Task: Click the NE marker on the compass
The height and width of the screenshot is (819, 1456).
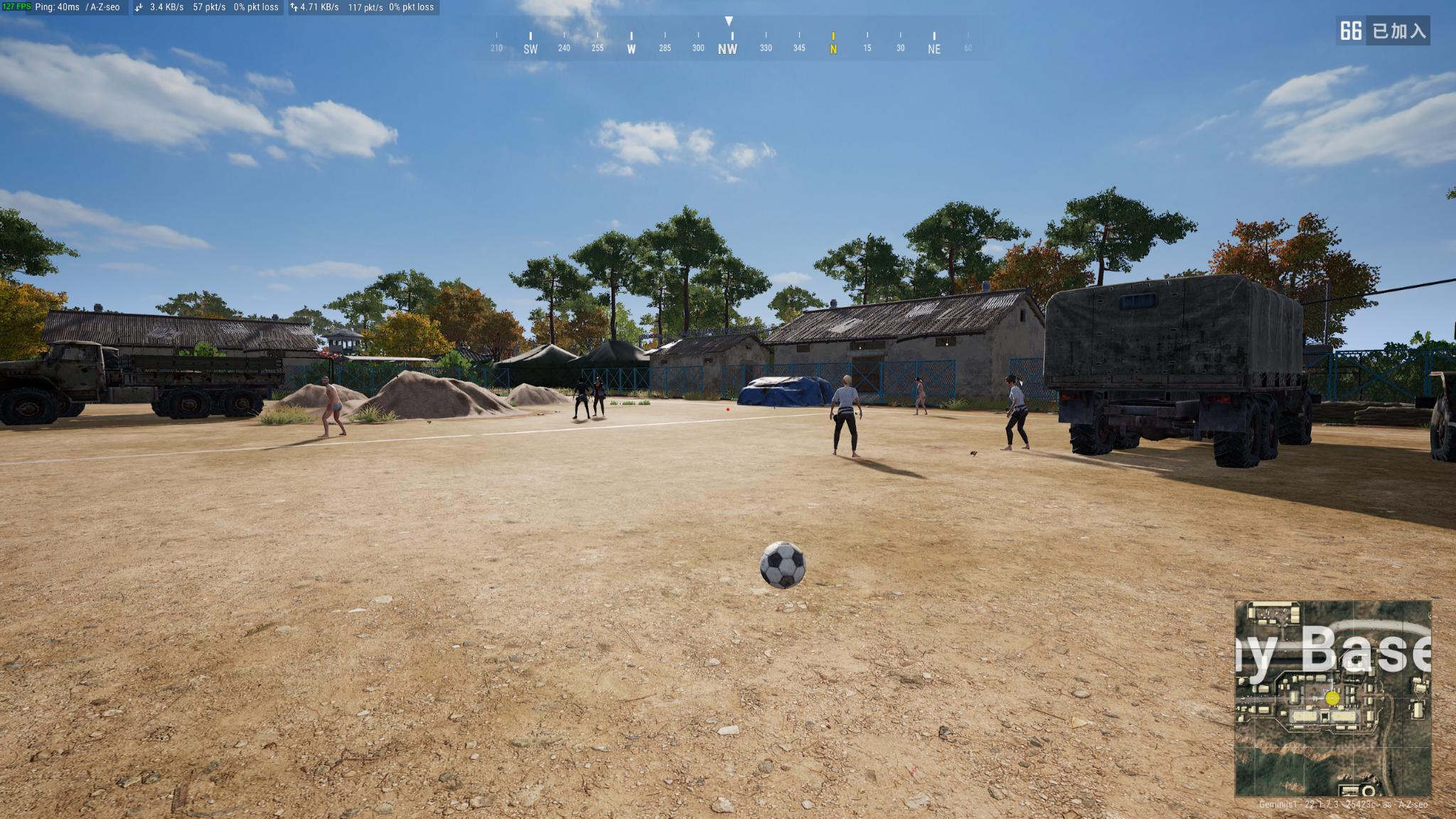Action: [934, 49]
